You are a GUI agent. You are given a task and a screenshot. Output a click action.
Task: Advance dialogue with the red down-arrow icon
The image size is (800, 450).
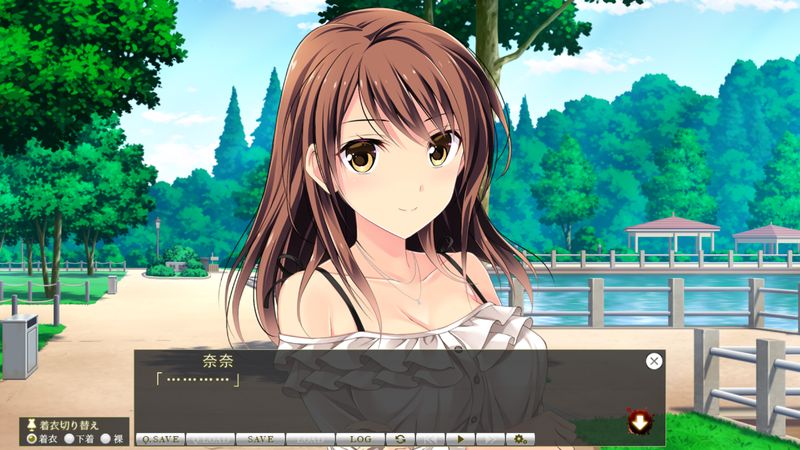click(x=637, y=423)
